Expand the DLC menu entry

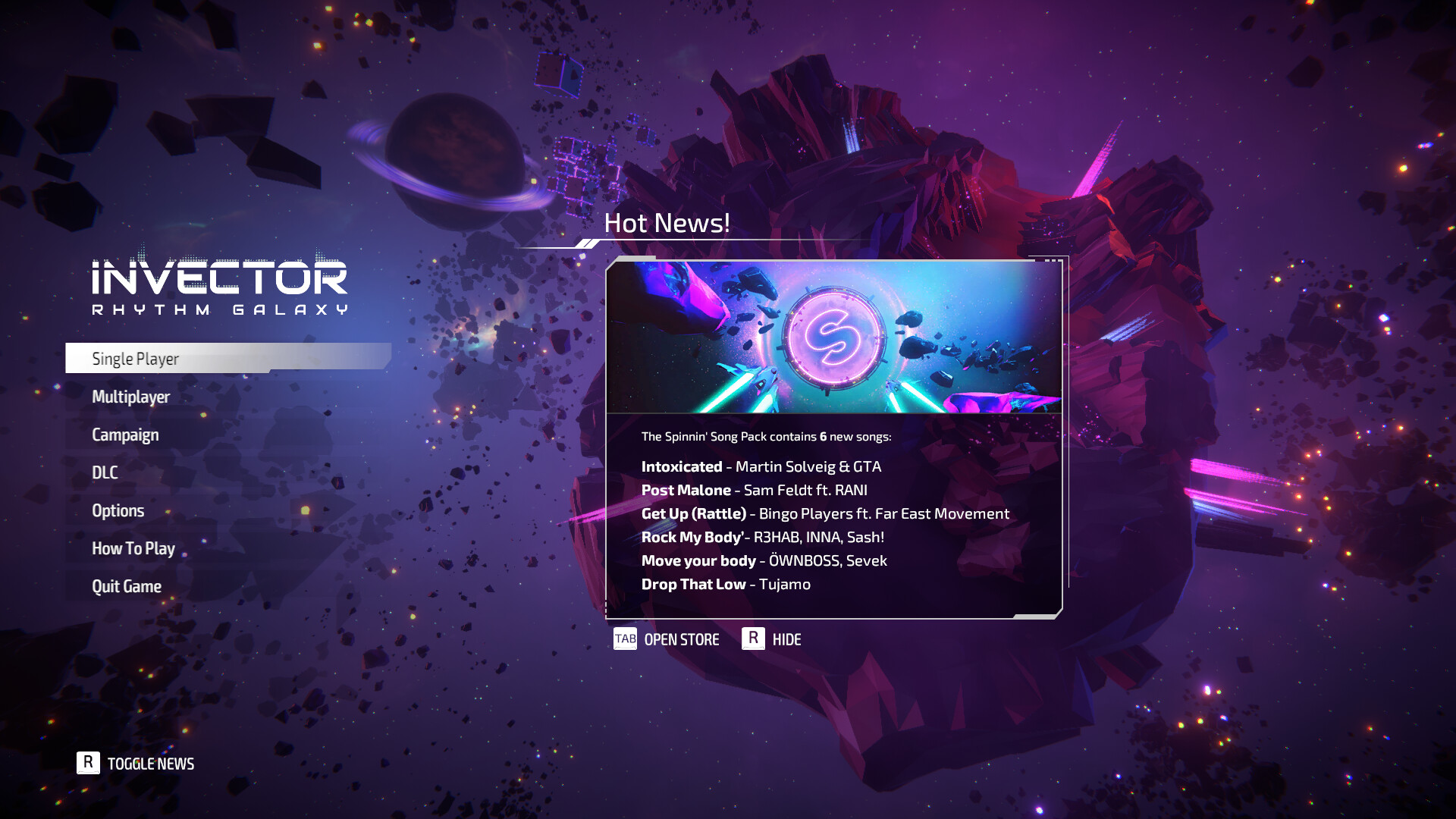104,472
